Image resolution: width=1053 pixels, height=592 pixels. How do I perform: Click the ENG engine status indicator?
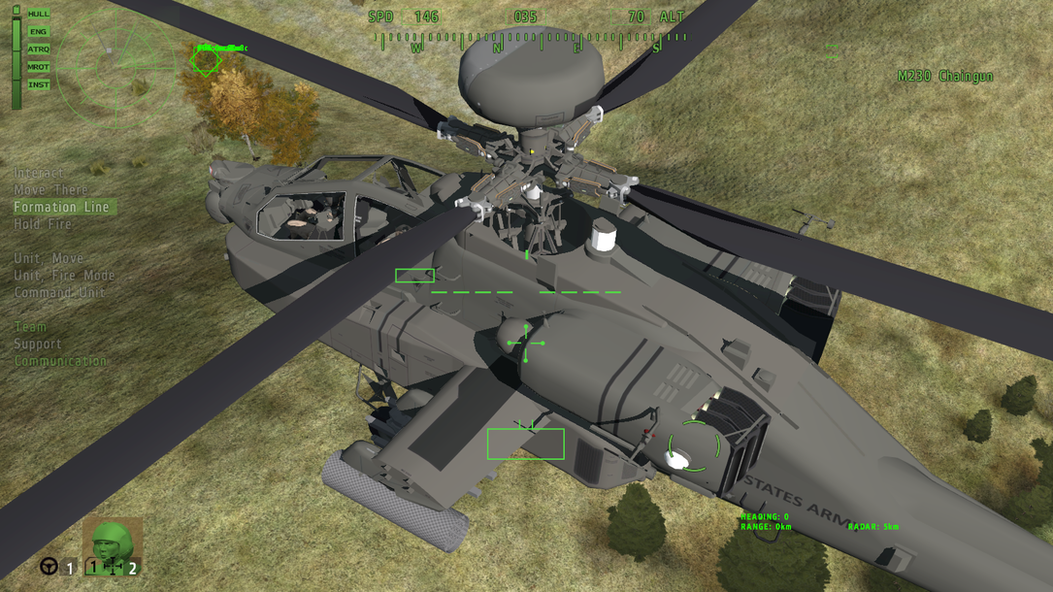click(38, 32)
